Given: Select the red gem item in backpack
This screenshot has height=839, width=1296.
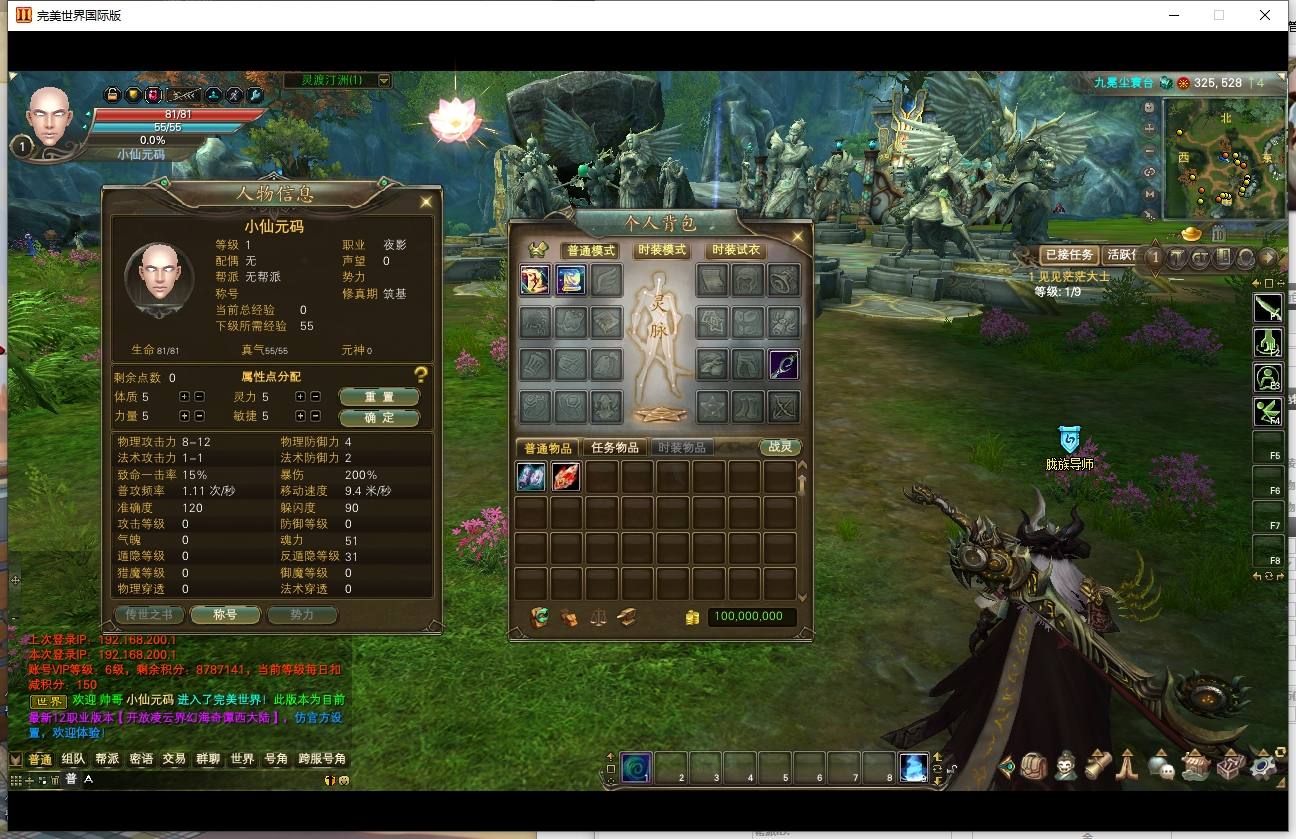Looking at the screenshot, I should (x=566, y=477).
